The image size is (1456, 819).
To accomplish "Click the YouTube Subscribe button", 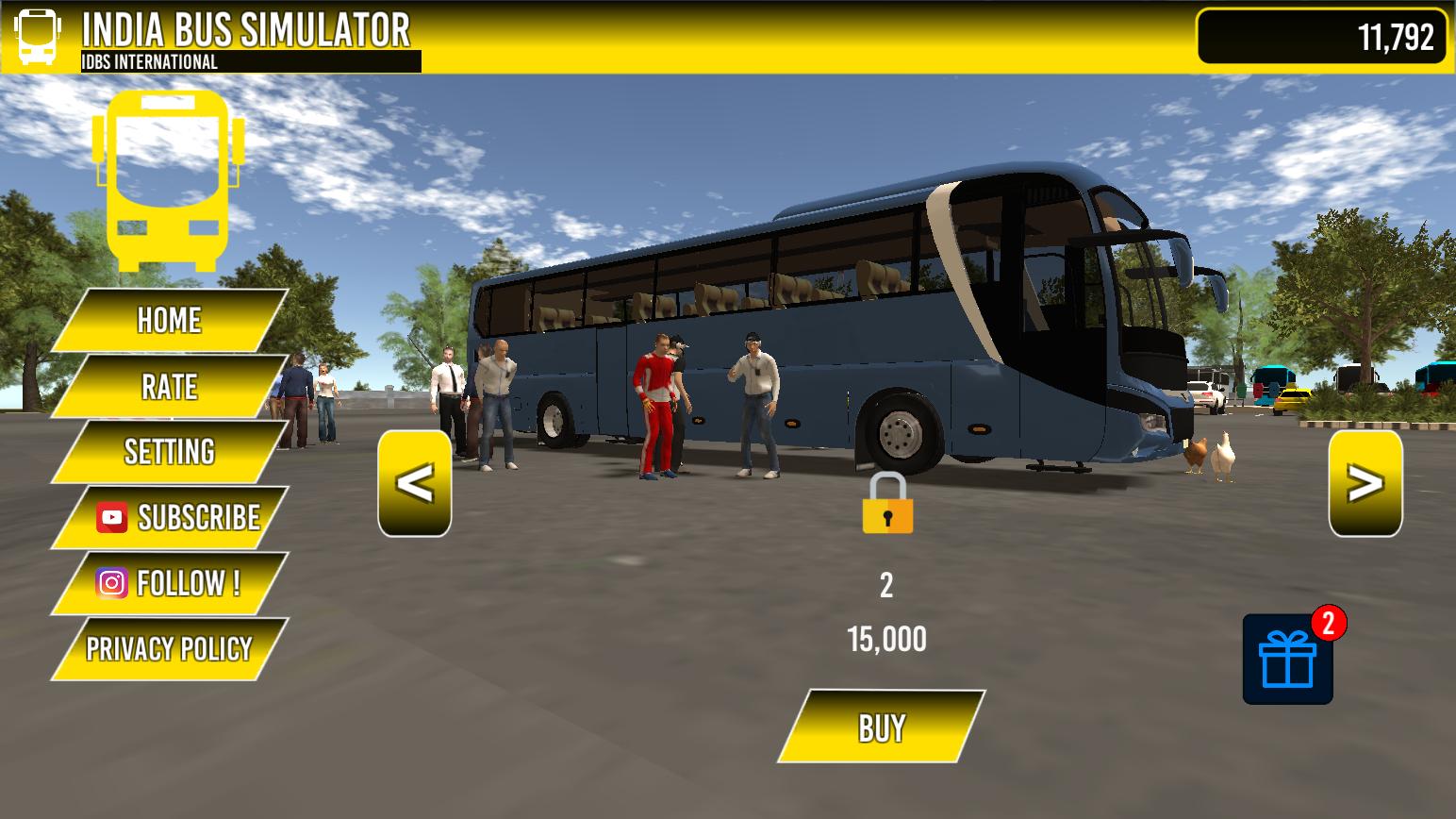I will 172,517.
